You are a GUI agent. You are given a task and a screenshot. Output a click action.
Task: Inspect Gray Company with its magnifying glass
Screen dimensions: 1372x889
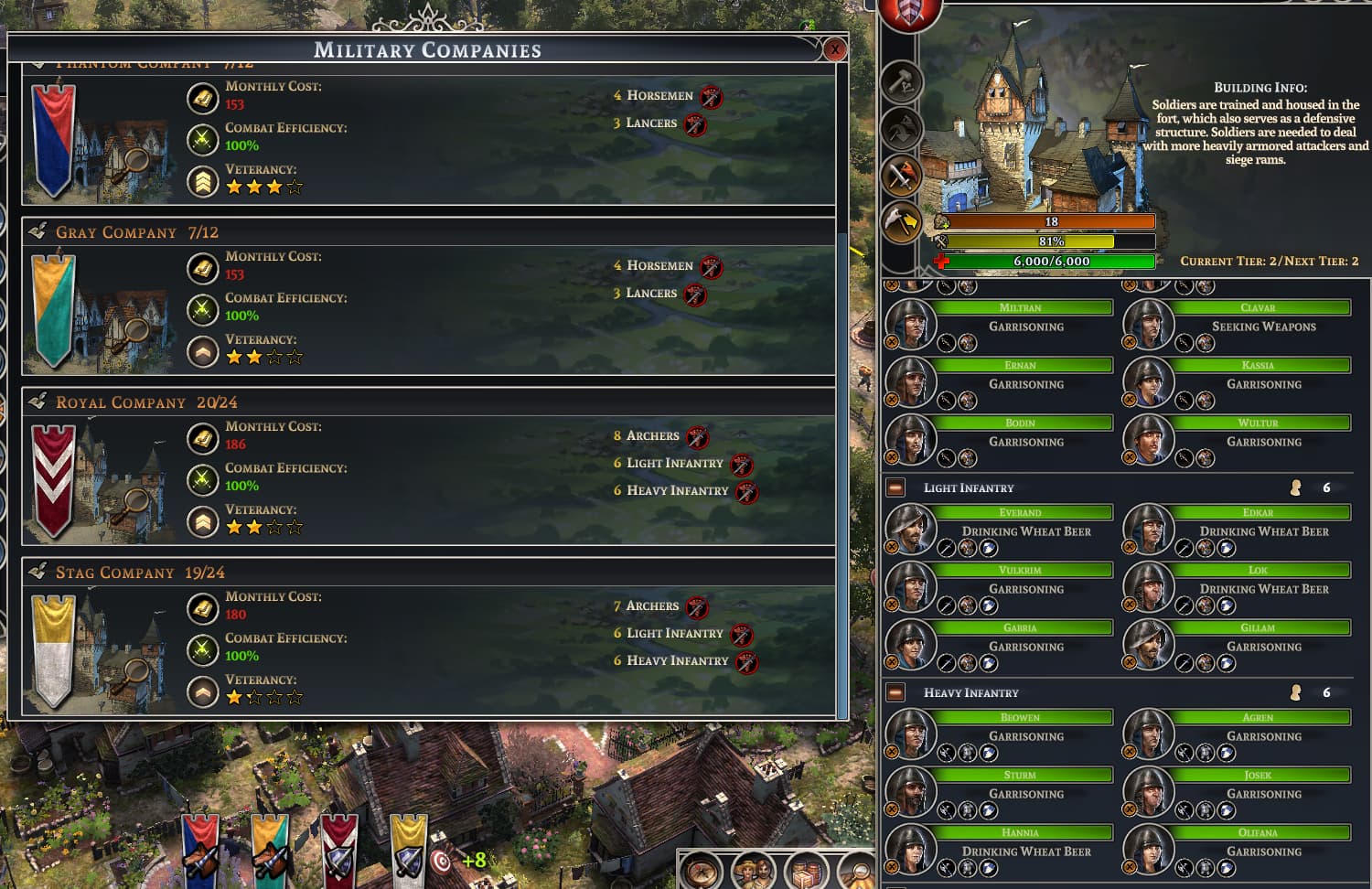coord(136,330)
